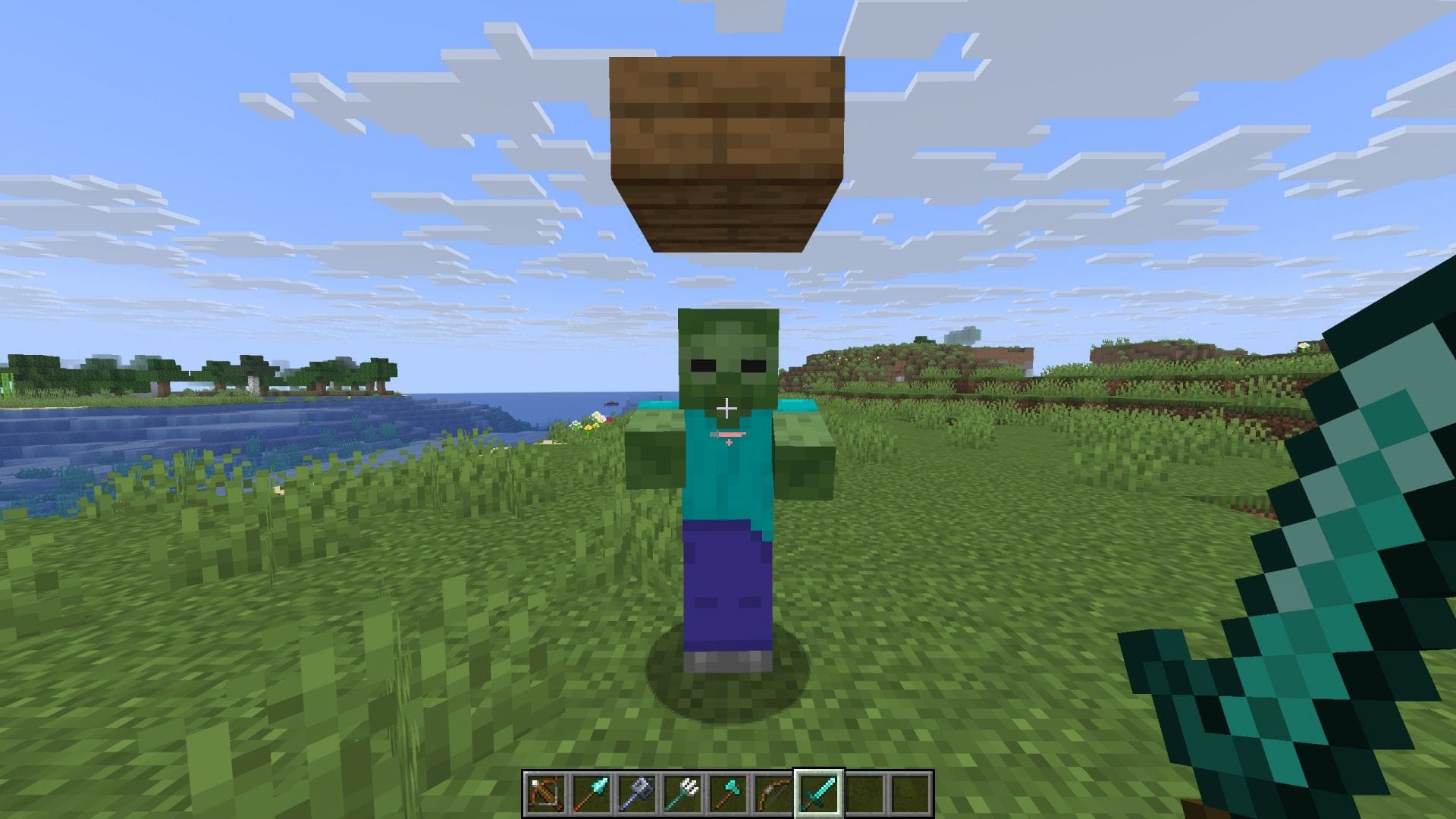Image resolution: width=1456 pixels, height=819 pixels.
Task: Click the last empty hotbar slot
Action: pos(912,792)
